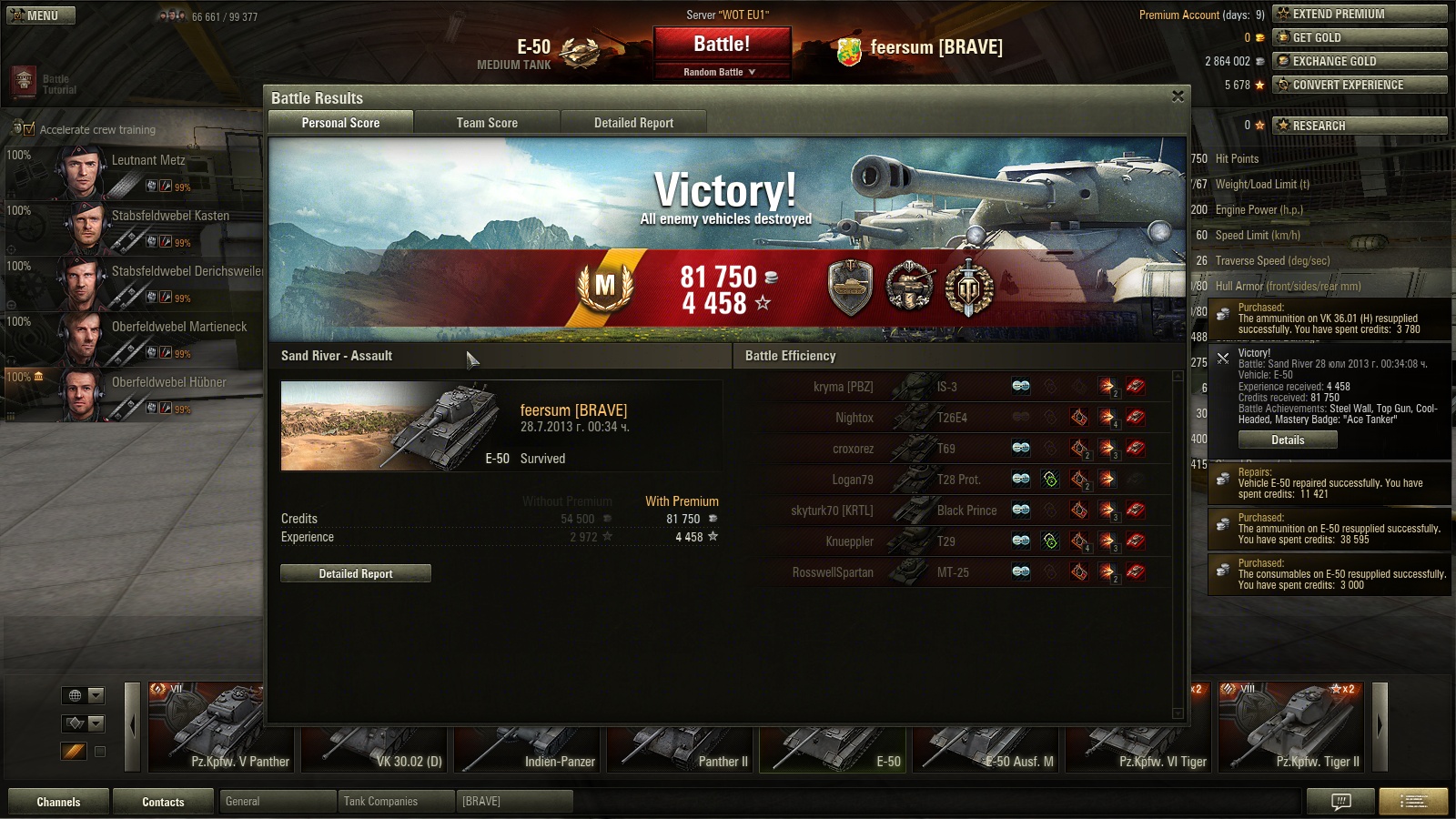The image size is (1456, 819).
Task: Select the Personal Score tab
Action: click(340, 123)
